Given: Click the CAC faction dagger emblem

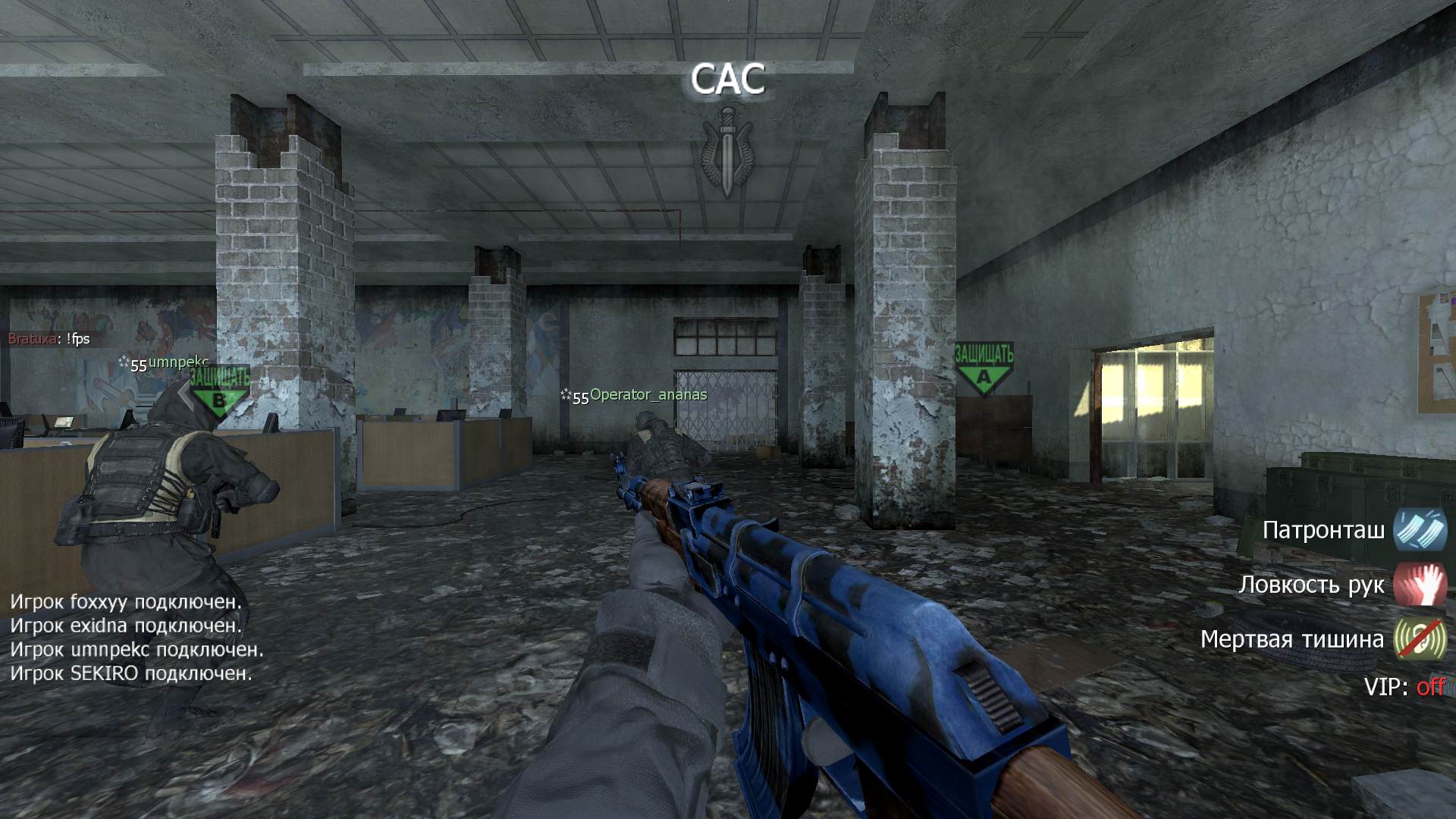Looking at the screenshot, I should pos(727,150).
